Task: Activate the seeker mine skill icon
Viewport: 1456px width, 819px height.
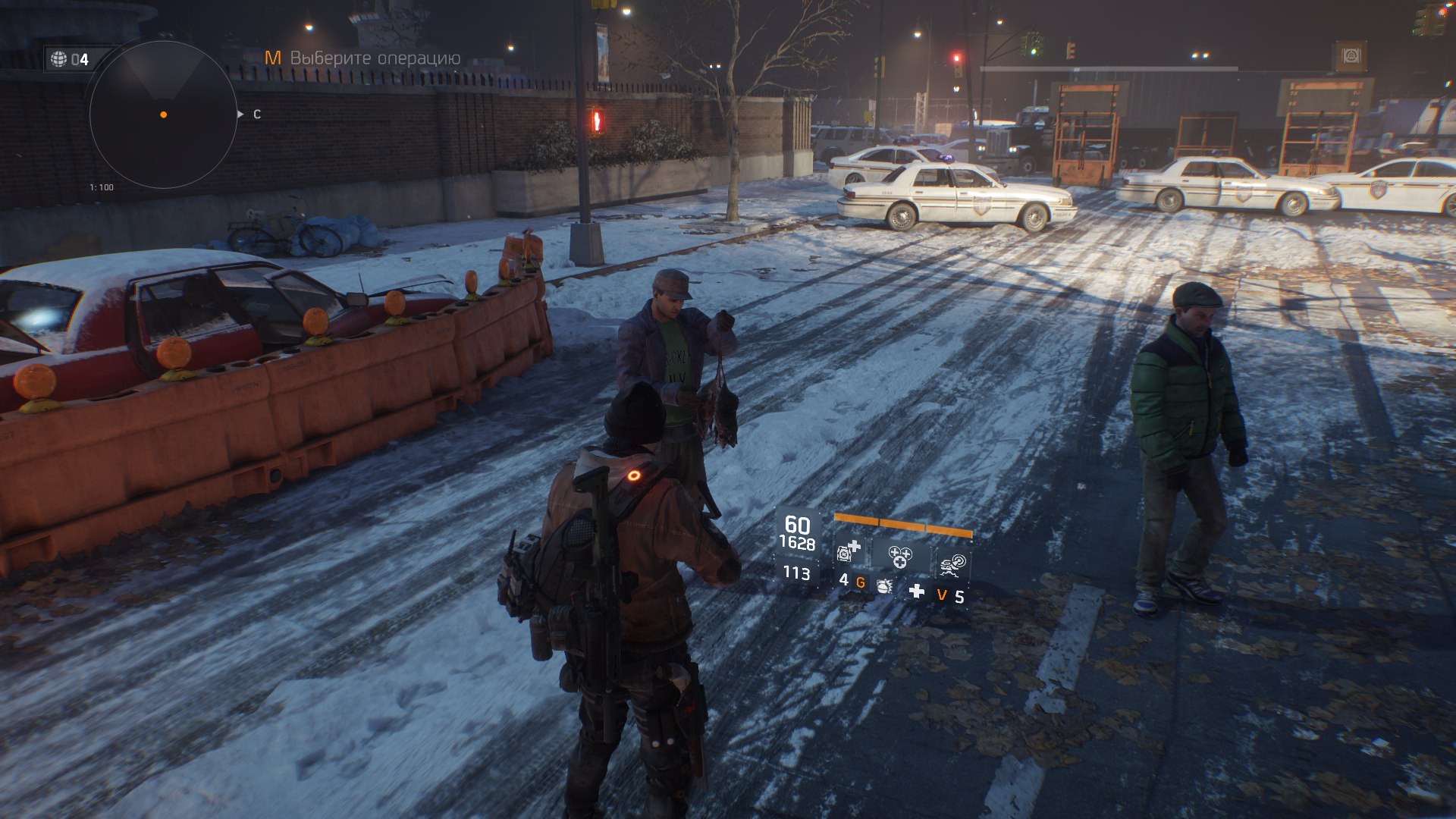Action: pyautogui.click(x=953, y=564)
